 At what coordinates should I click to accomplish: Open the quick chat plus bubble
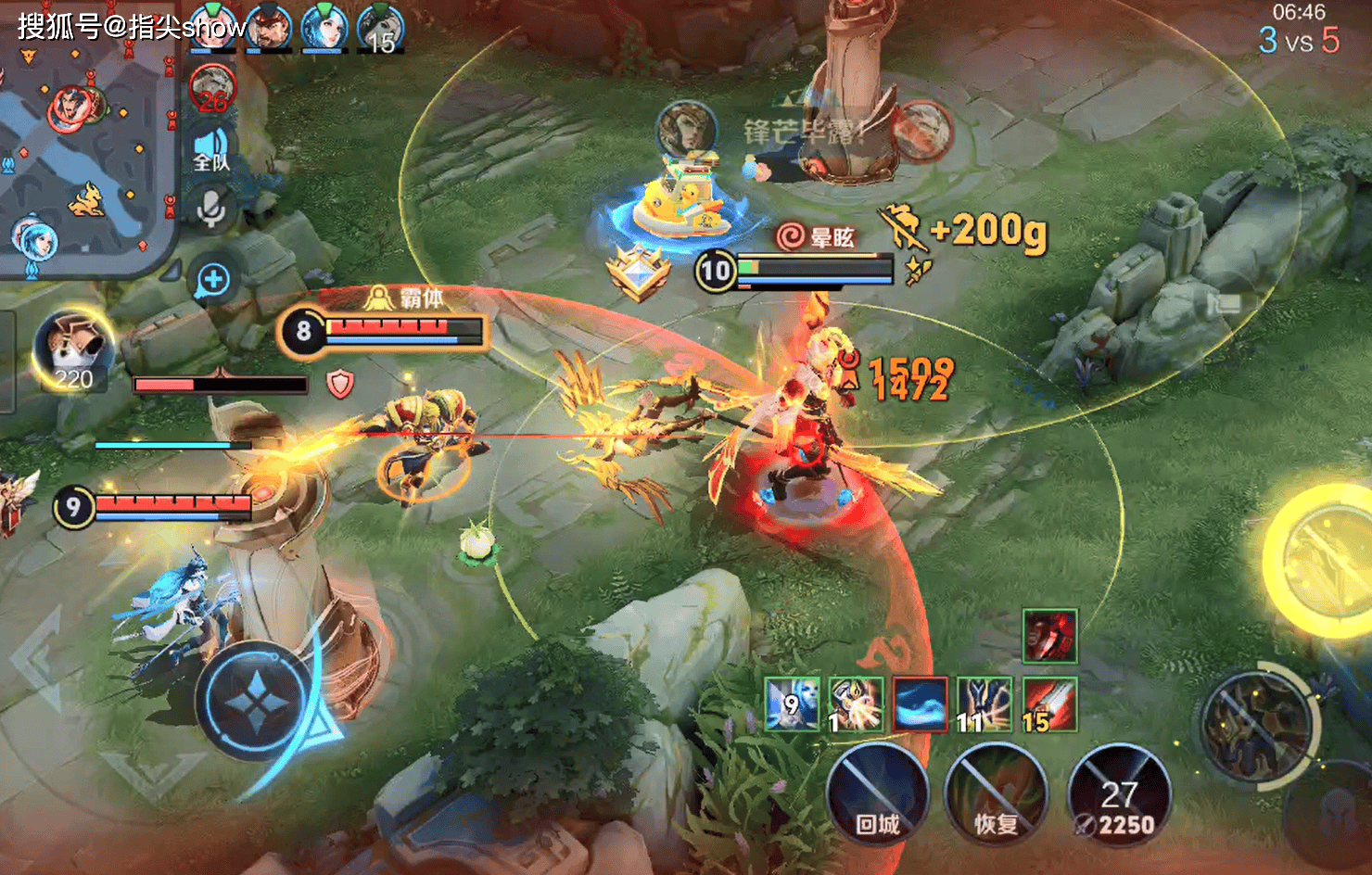(213, 280)
